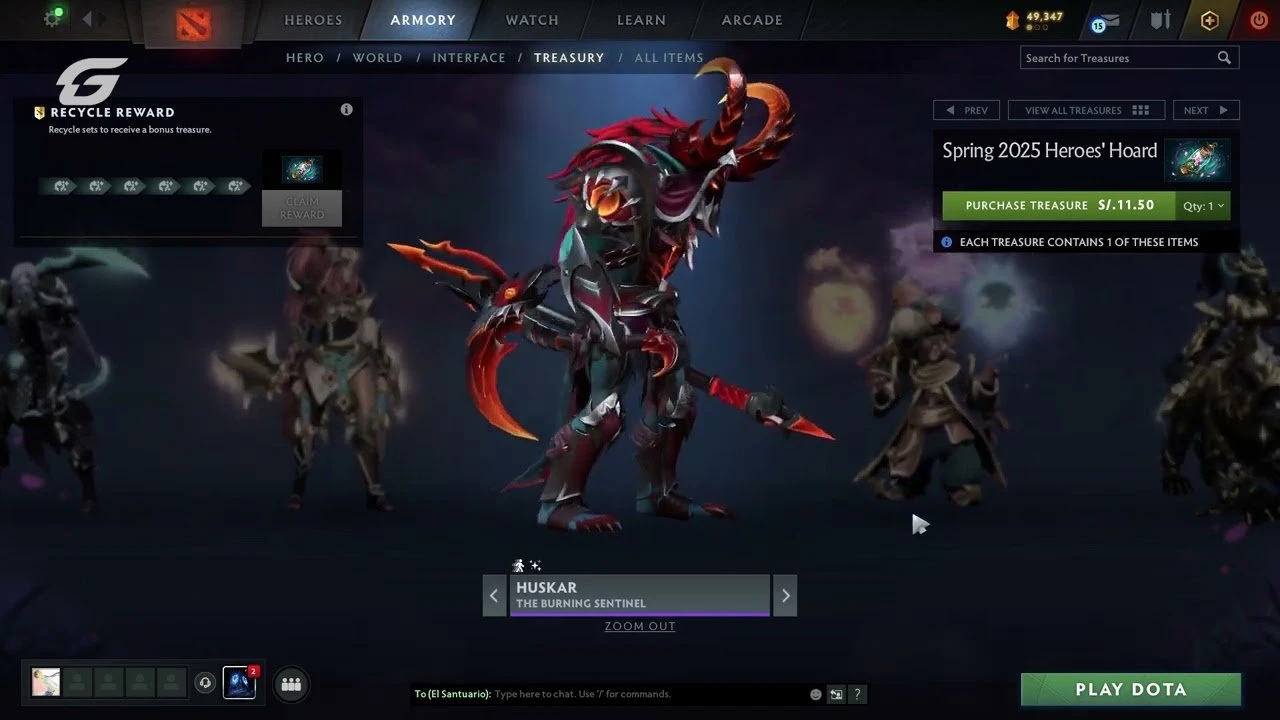Start matchmaking with Play Dota

(1130, 690)
